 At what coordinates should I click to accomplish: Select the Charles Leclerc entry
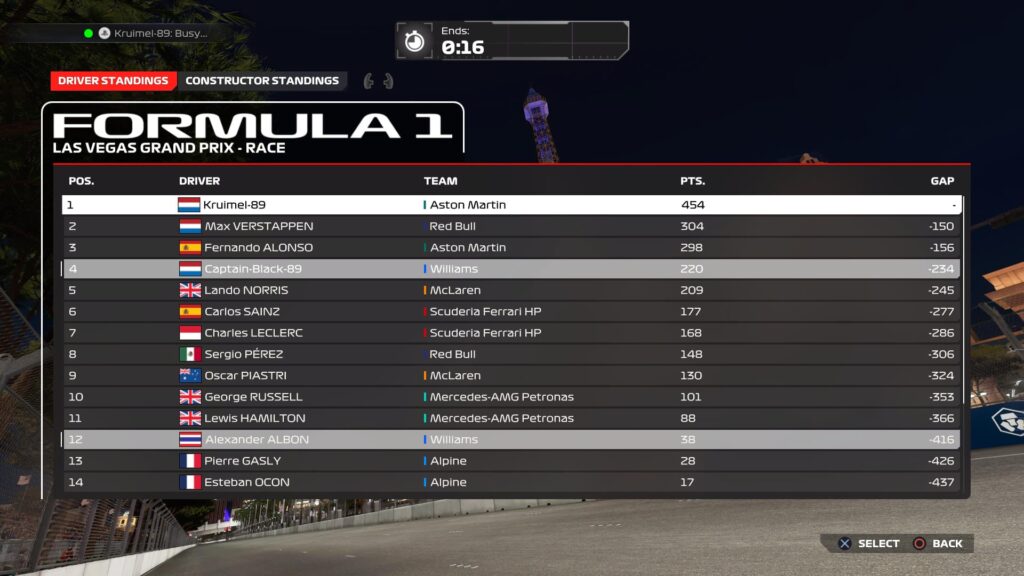click(510, 333)
